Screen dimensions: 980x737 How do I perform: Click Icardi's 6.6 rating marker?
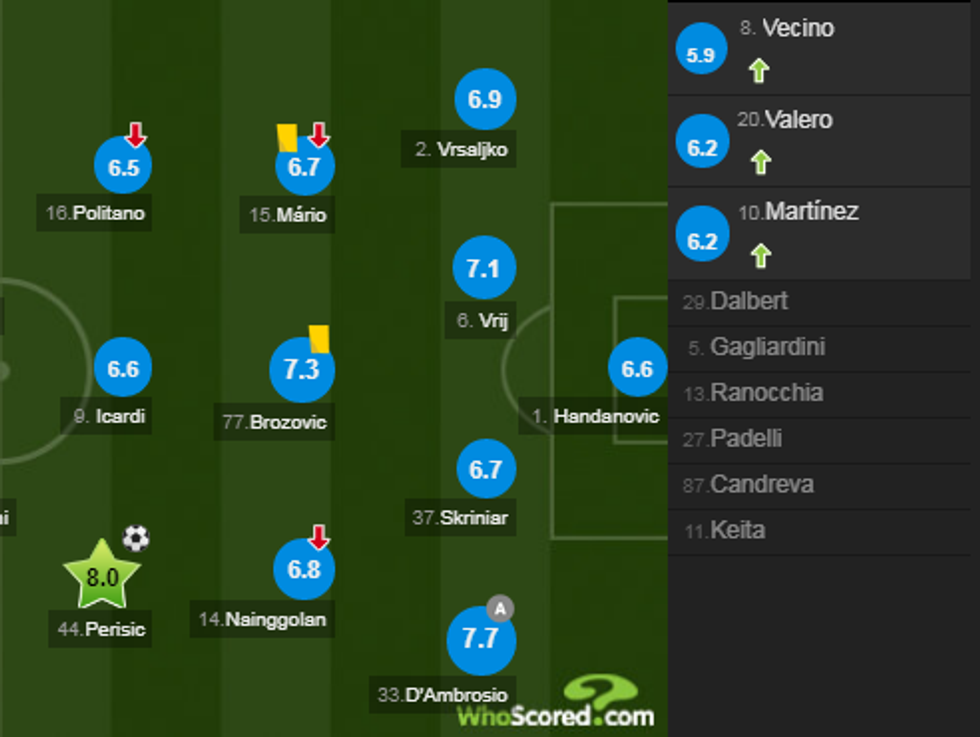click(123, 369)
